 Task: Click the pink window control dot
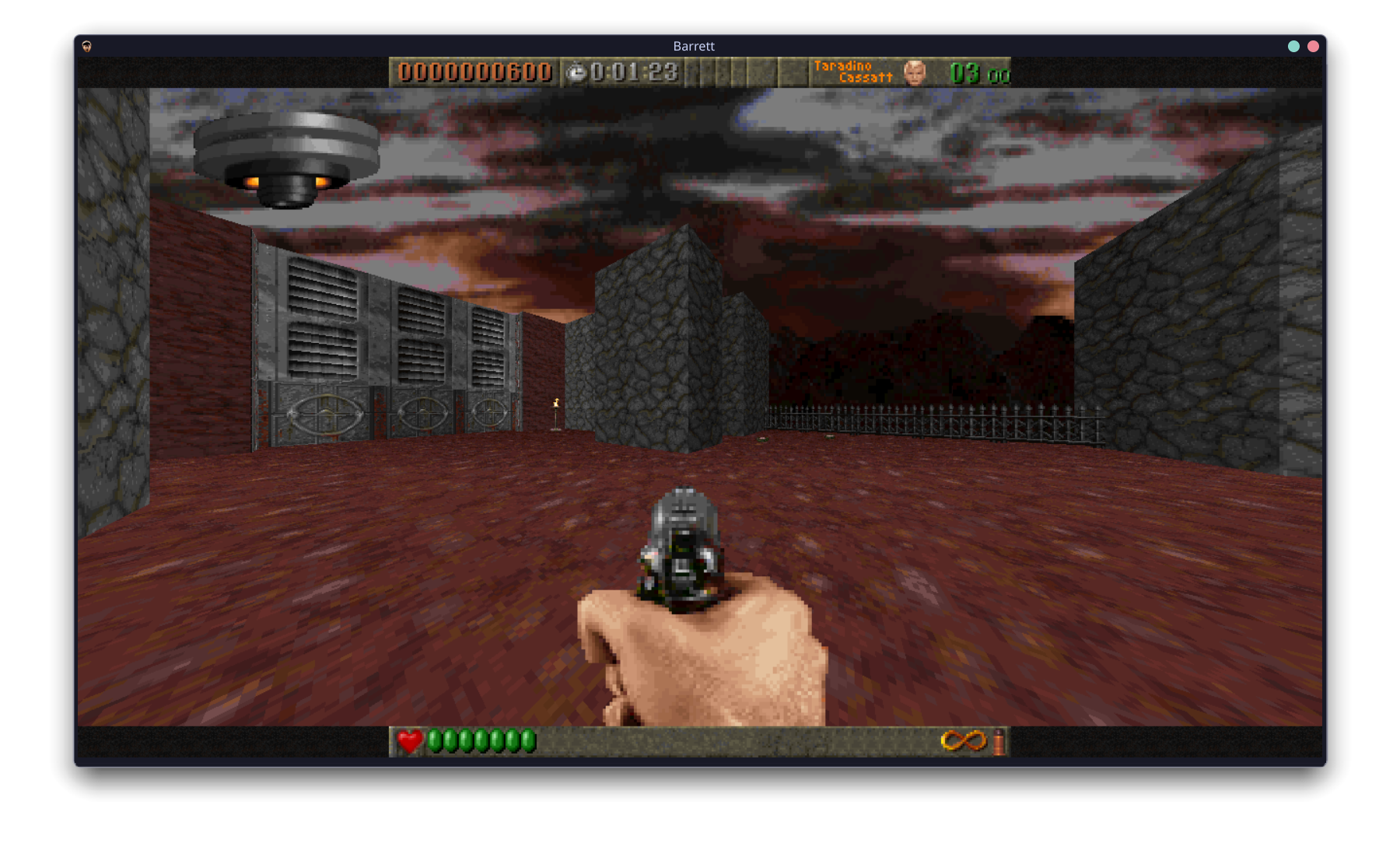[x=1314, y=46]
